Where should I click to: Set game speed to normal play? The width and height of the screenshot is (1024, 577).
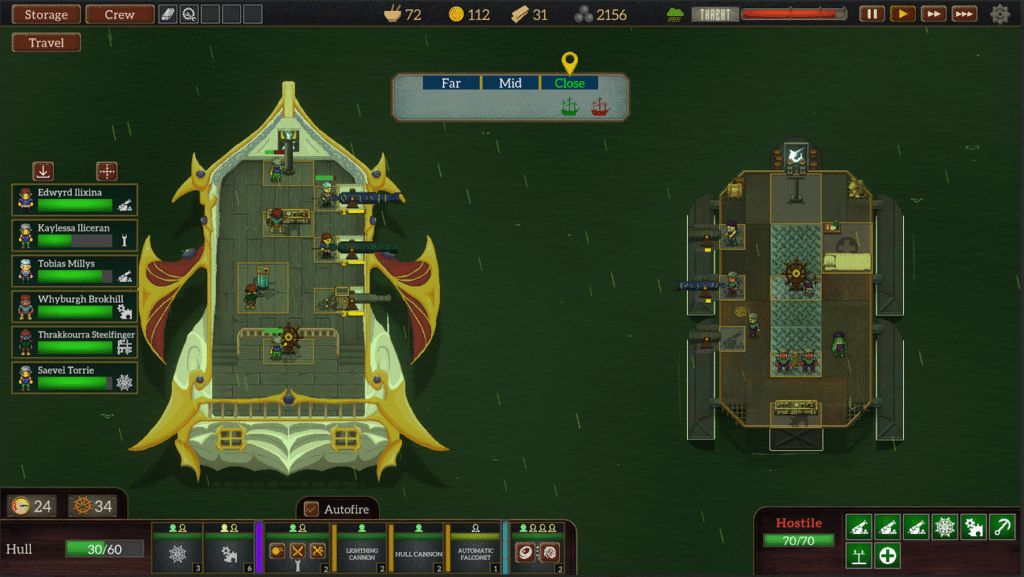point(902,14)
